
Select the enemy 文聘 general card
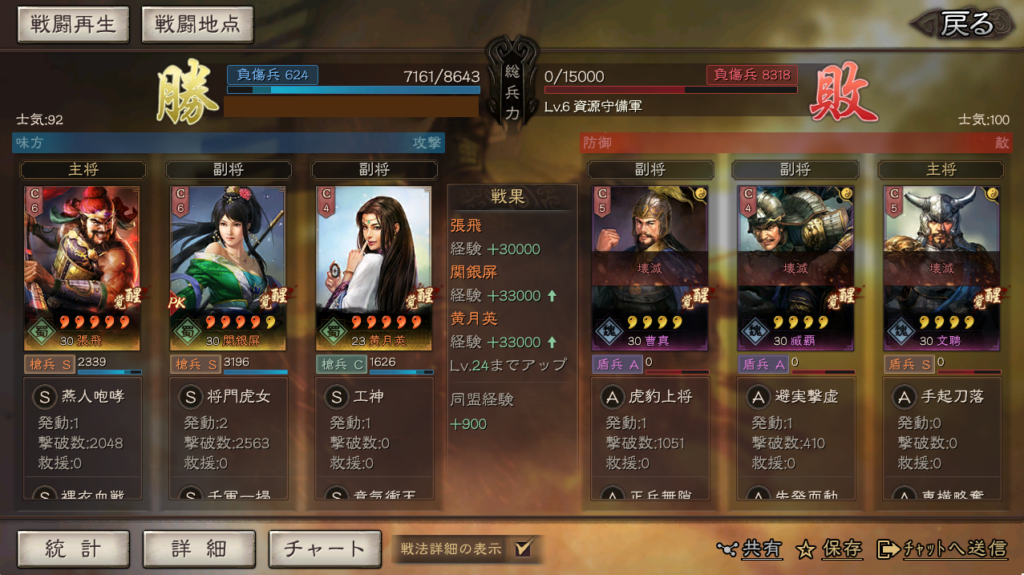[942, 267]
